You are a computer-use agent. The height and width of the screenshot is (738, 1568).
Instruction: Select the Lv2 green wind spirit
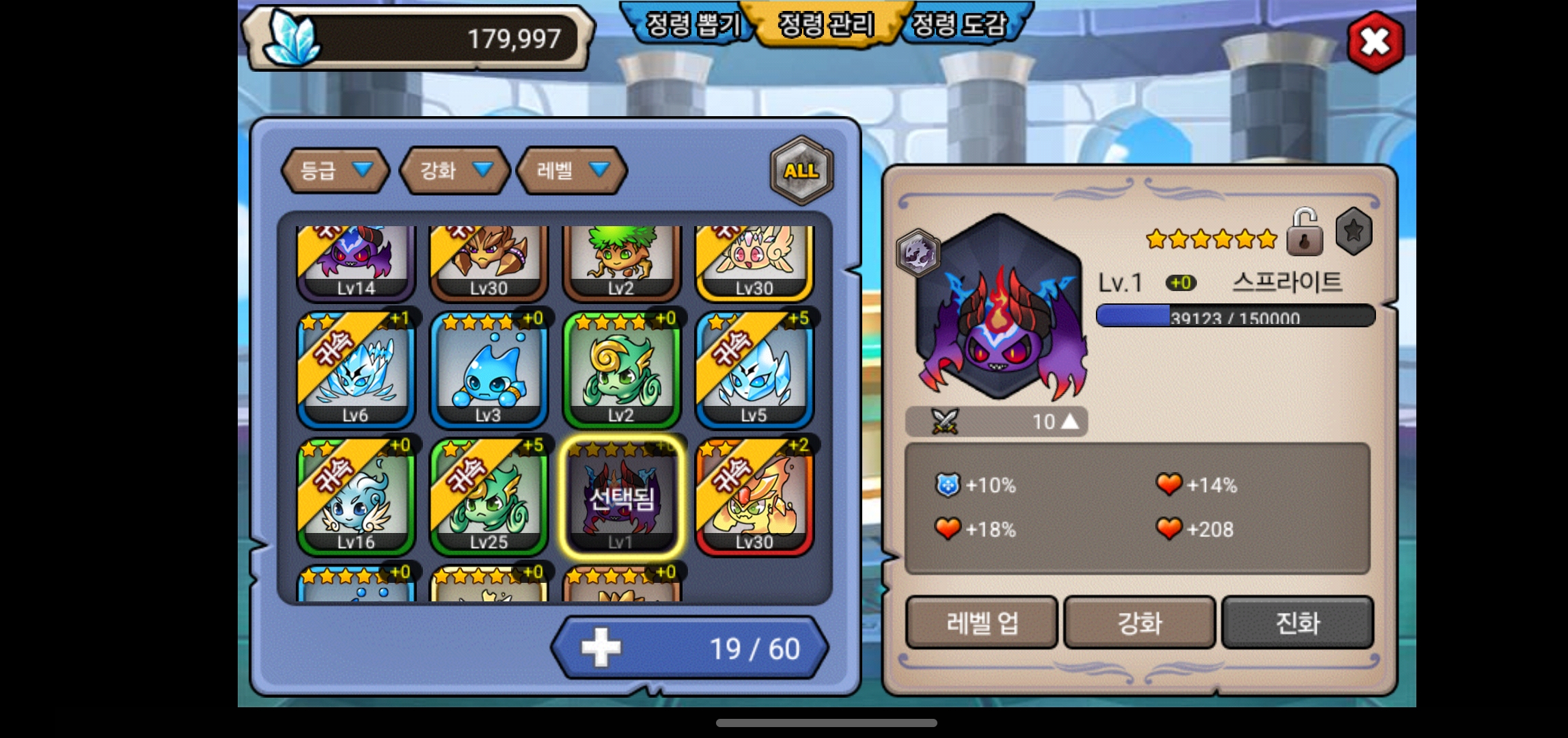pyautogui.click(x=621, y=370)
